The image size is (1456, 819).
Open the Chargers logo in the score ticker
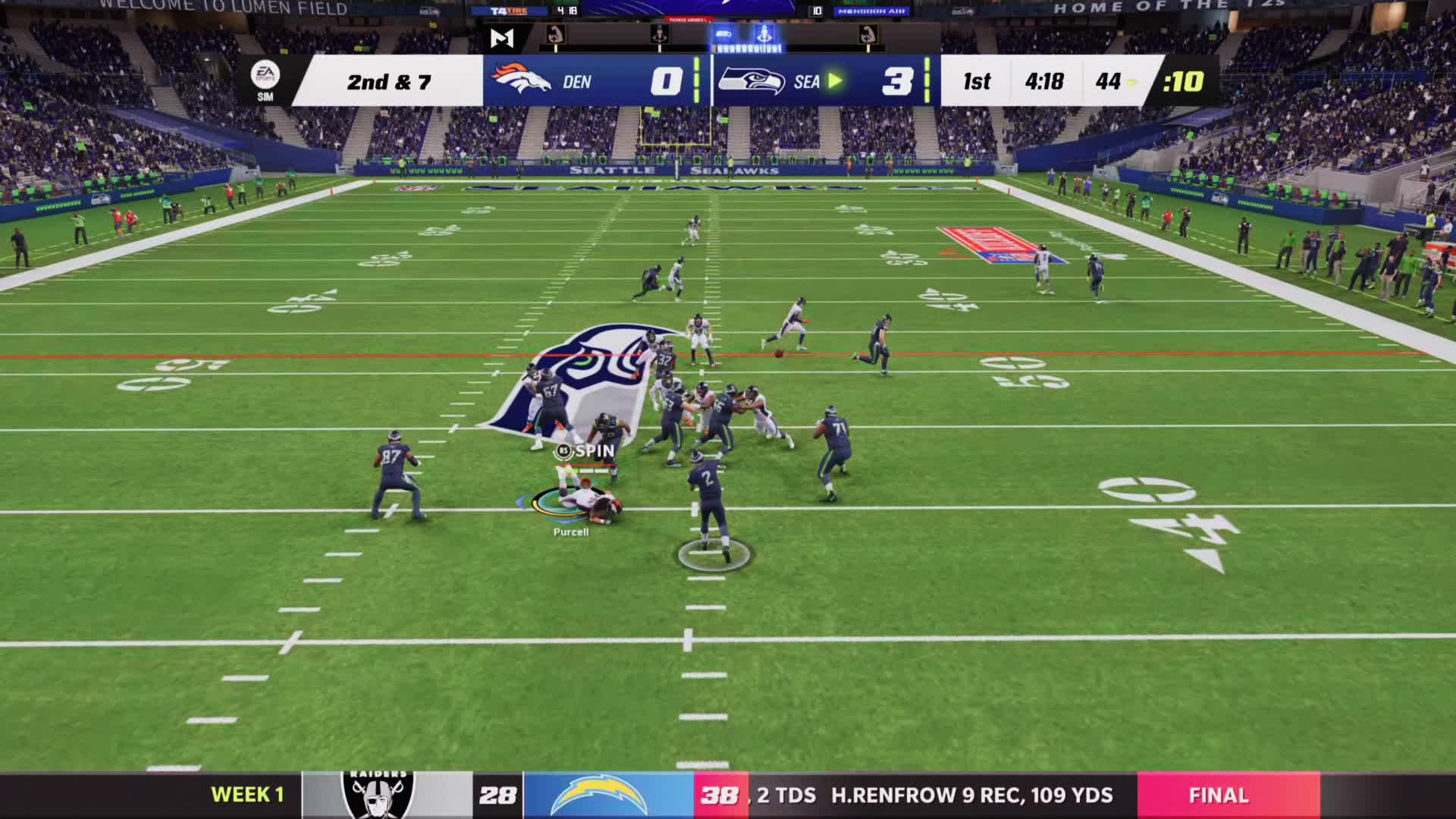598,795
